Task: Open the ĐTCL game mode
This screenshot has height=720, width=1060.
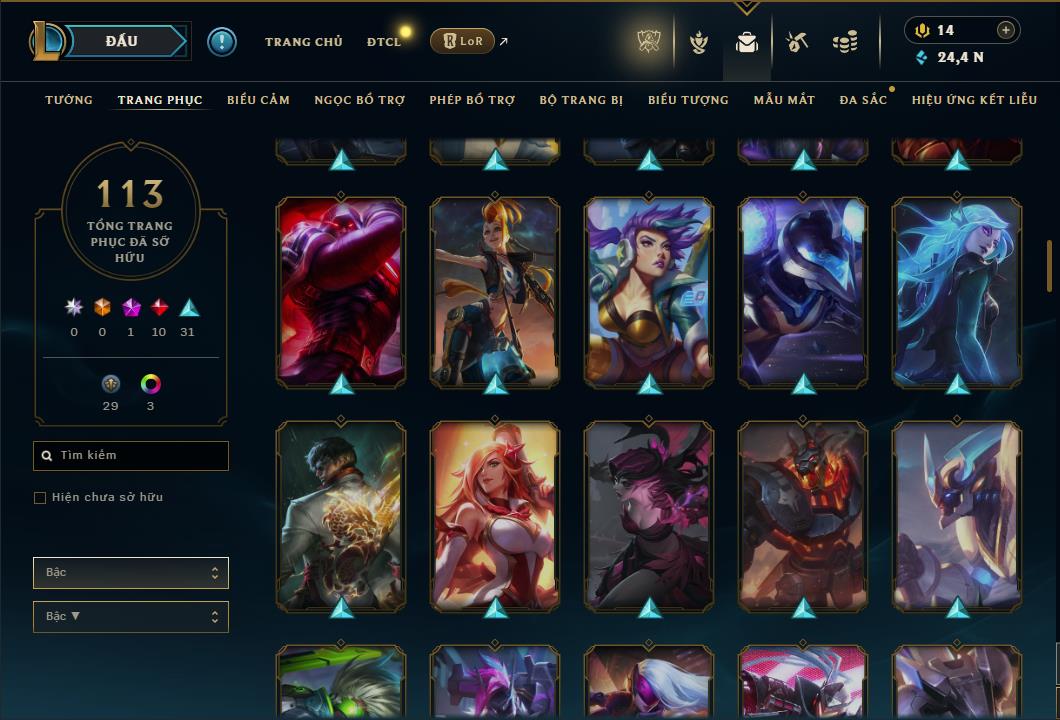Action: click(383, 42)
